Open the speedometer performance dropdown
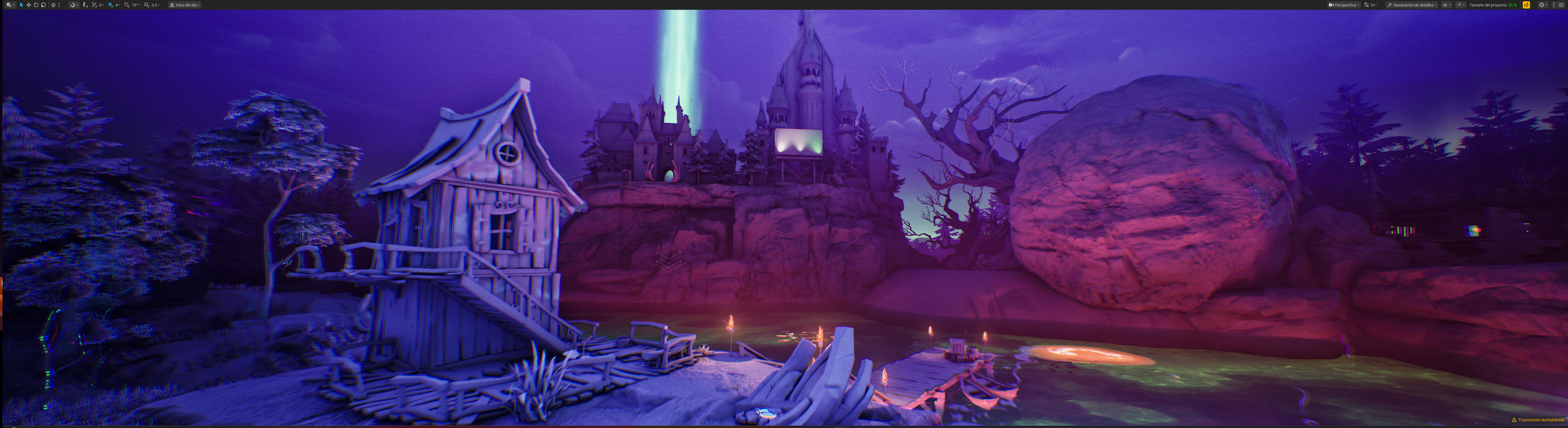1568x428 pixels. point(1461,5)
